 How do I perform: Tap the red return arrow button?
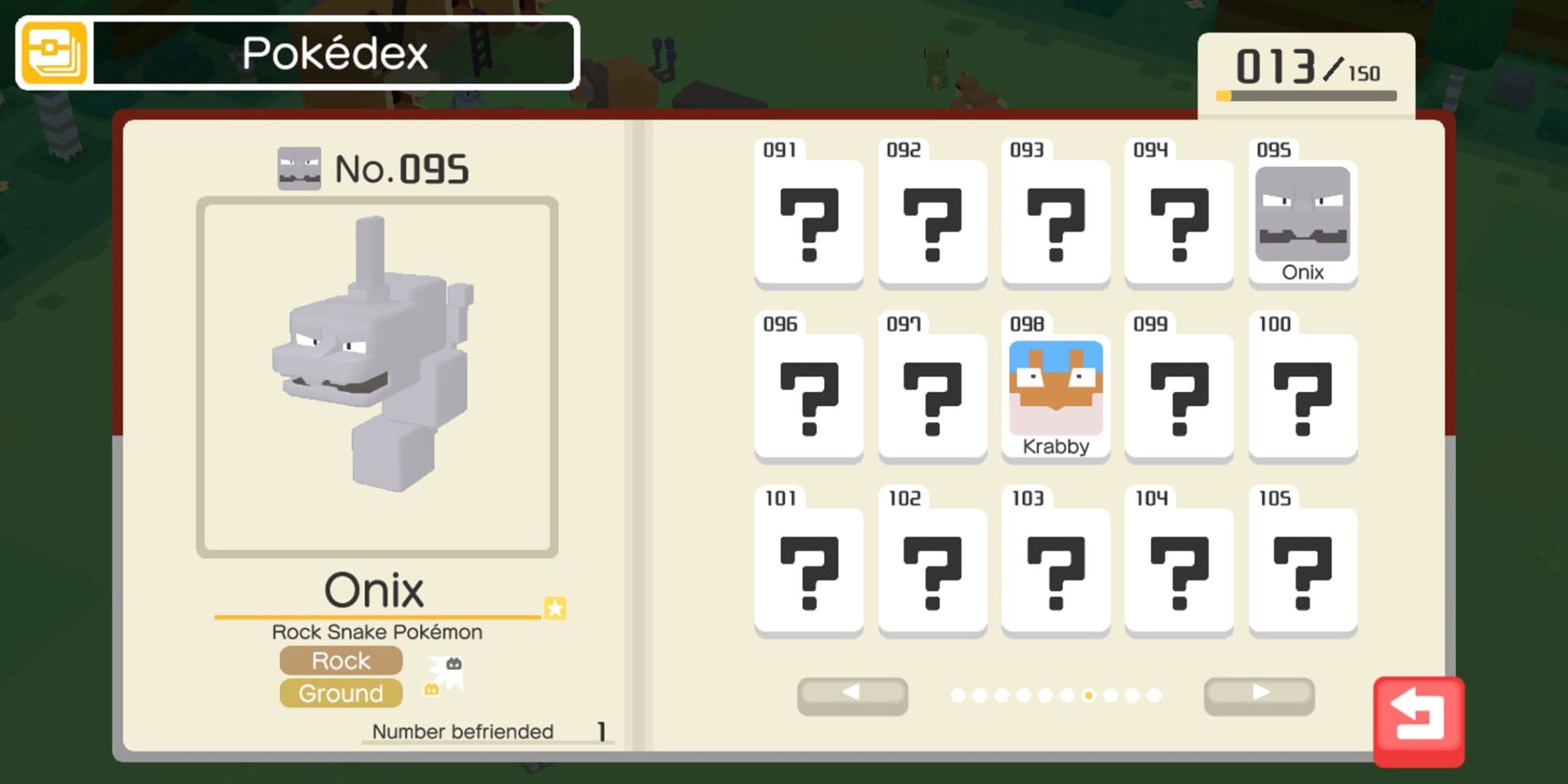click(1419, 722)
